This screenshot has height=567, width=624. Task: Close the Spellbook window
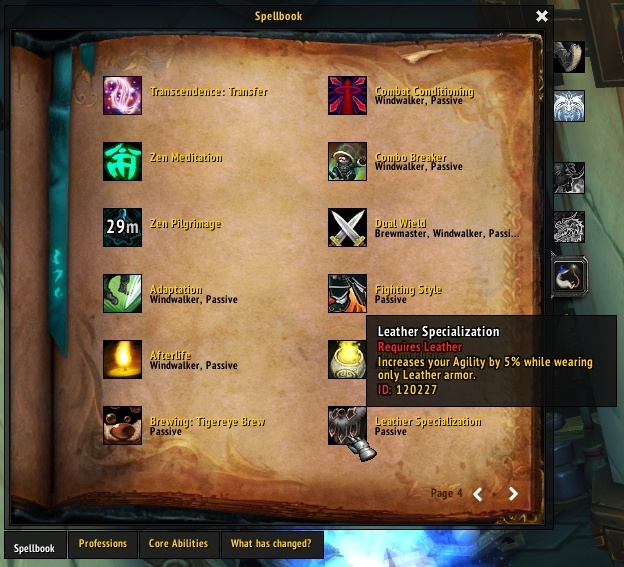542,16
